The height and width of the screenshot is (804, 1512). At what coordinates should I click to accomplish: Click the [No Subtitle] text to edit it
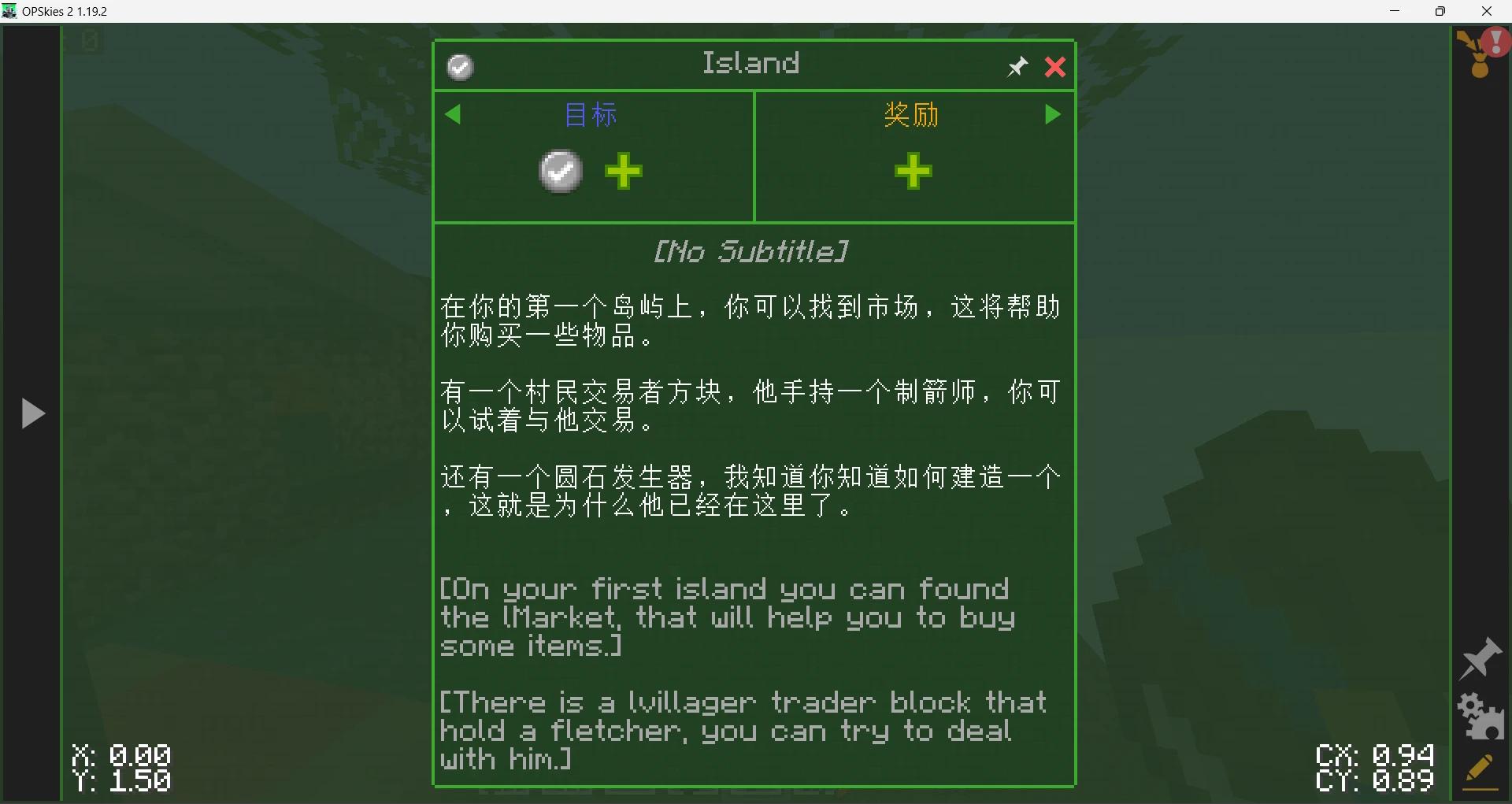click(x=750, y=251)
